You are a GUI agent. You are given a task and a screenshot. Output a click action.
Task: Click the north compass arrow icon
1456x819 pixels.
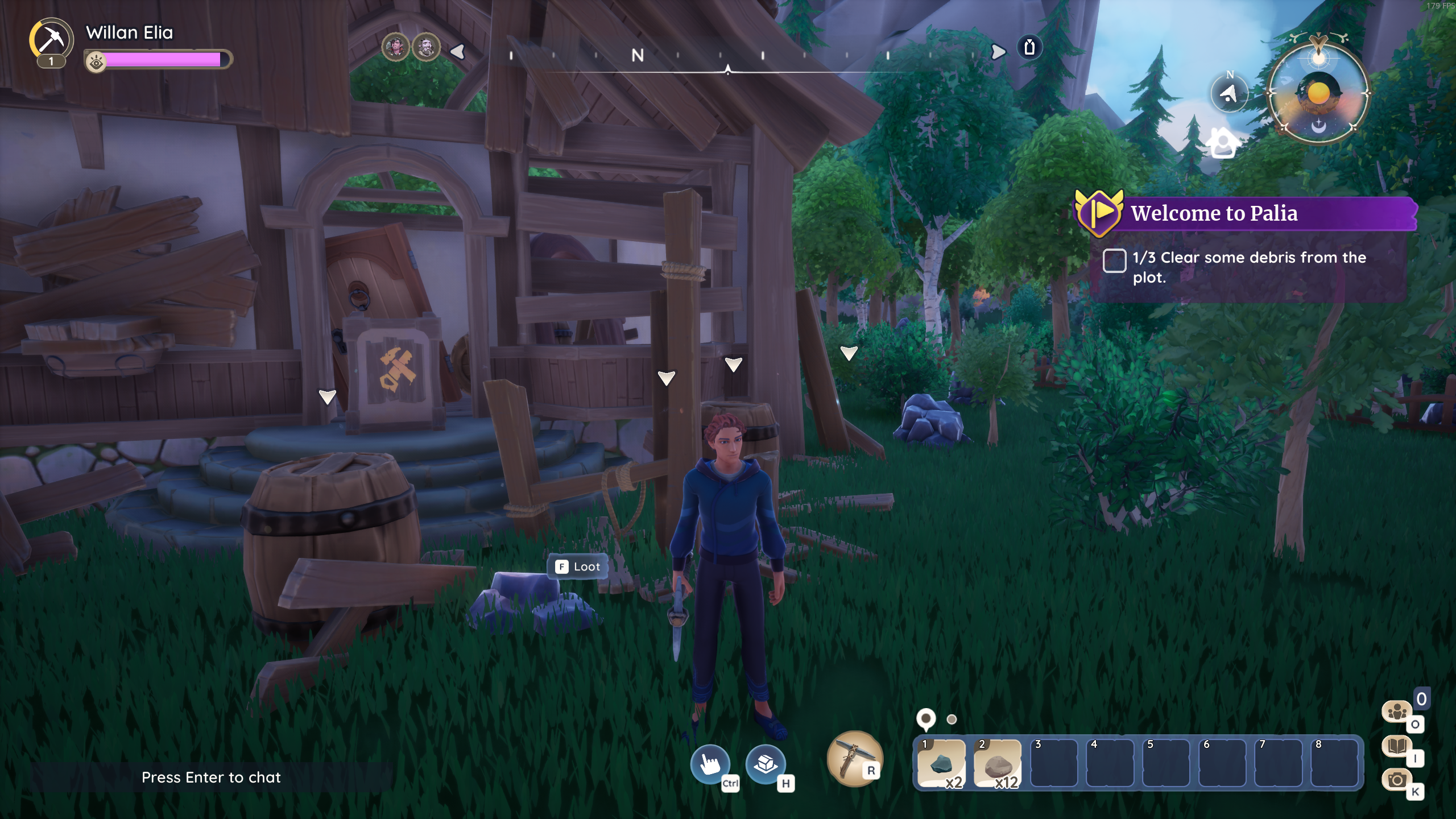coord(1229,93)
